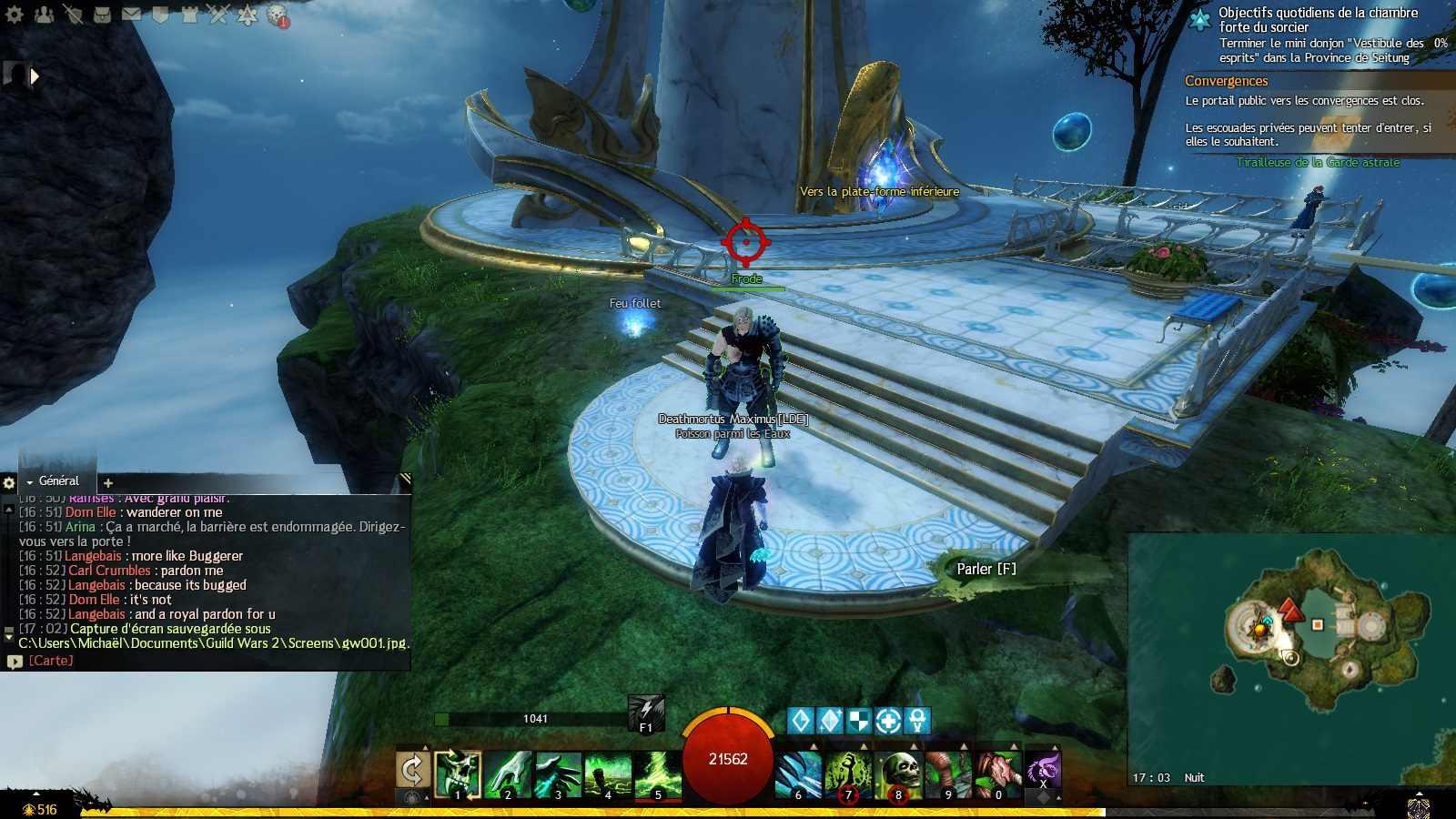Switch to the Général chat tab
Viewport: 1456px width, 819px height.
pos(58,481)
